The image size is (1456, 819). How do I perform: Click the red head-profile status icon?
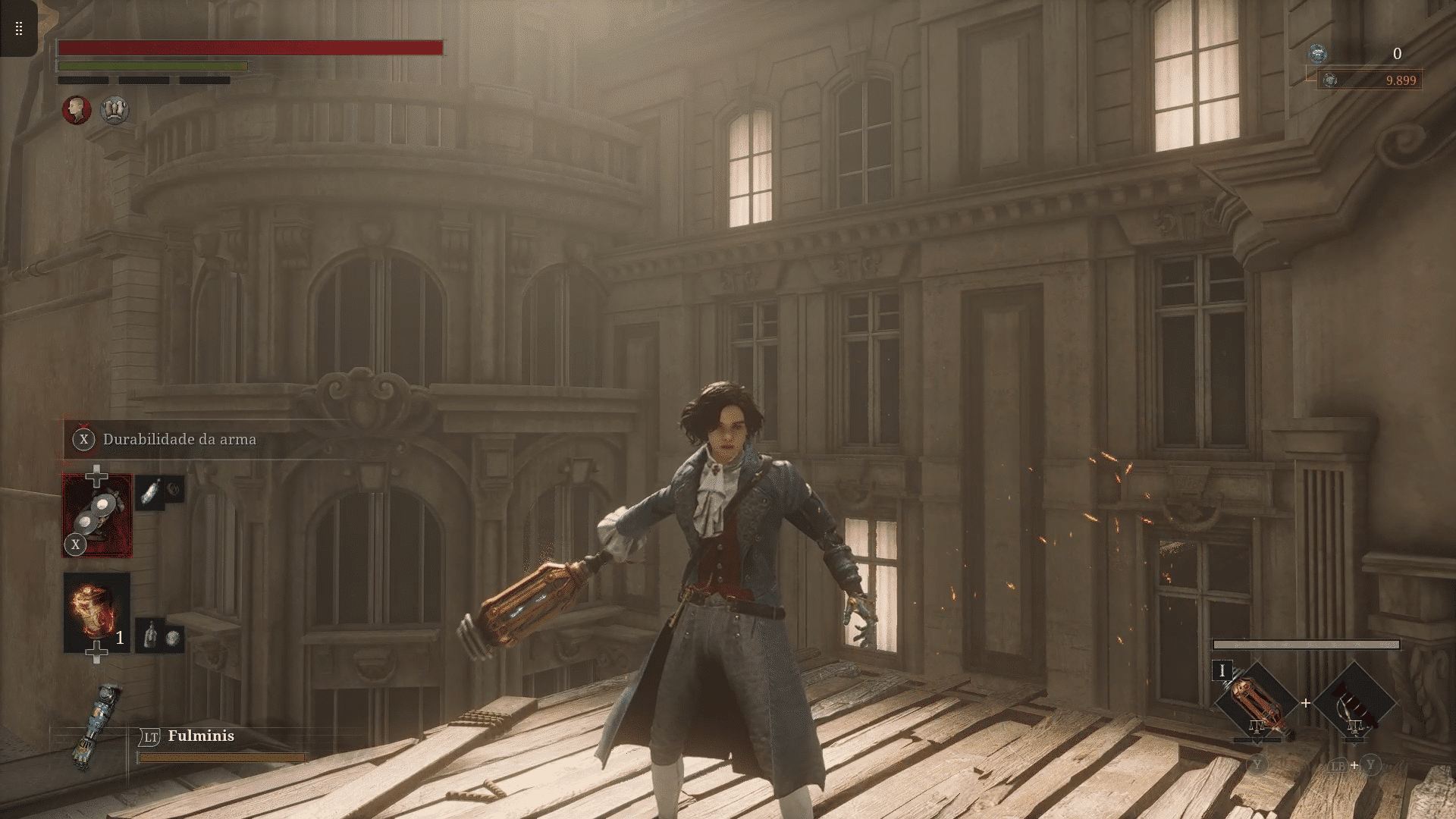(x=77, y=110)
